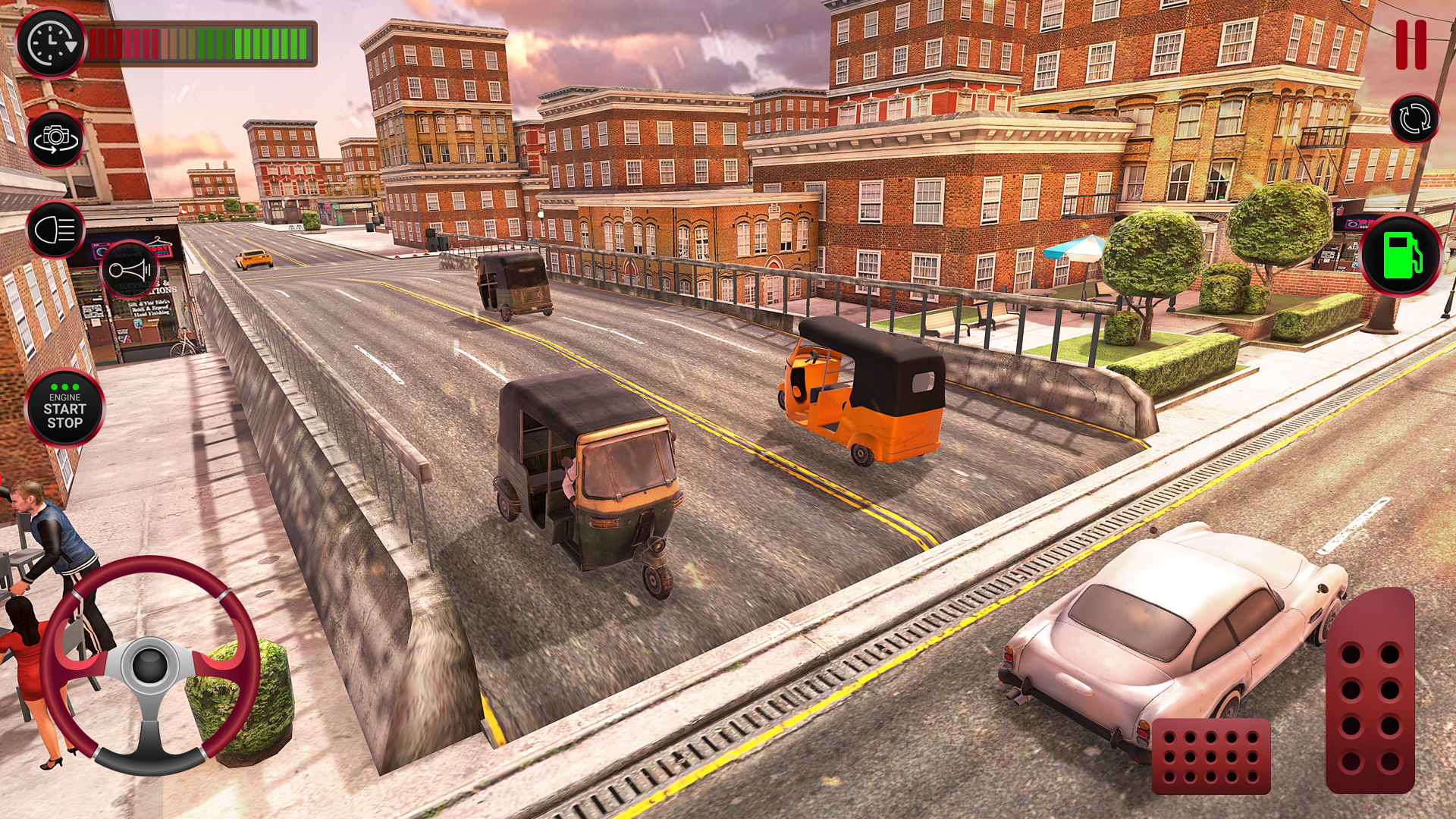1456x819 pixels.
Task: Pause the game with the red pause button
Action: [x=1410, y=45]
